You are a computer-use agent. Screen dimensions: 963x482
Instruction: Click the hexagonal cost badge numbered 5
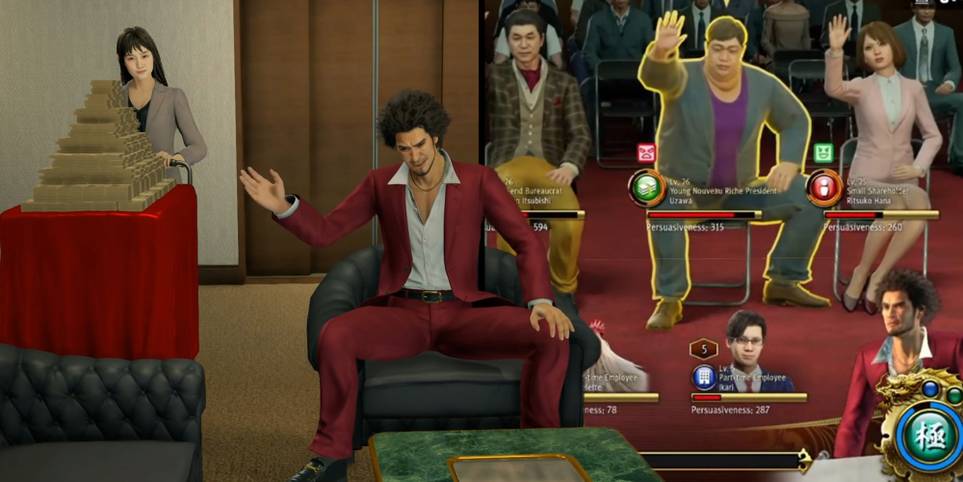point(704,349)
